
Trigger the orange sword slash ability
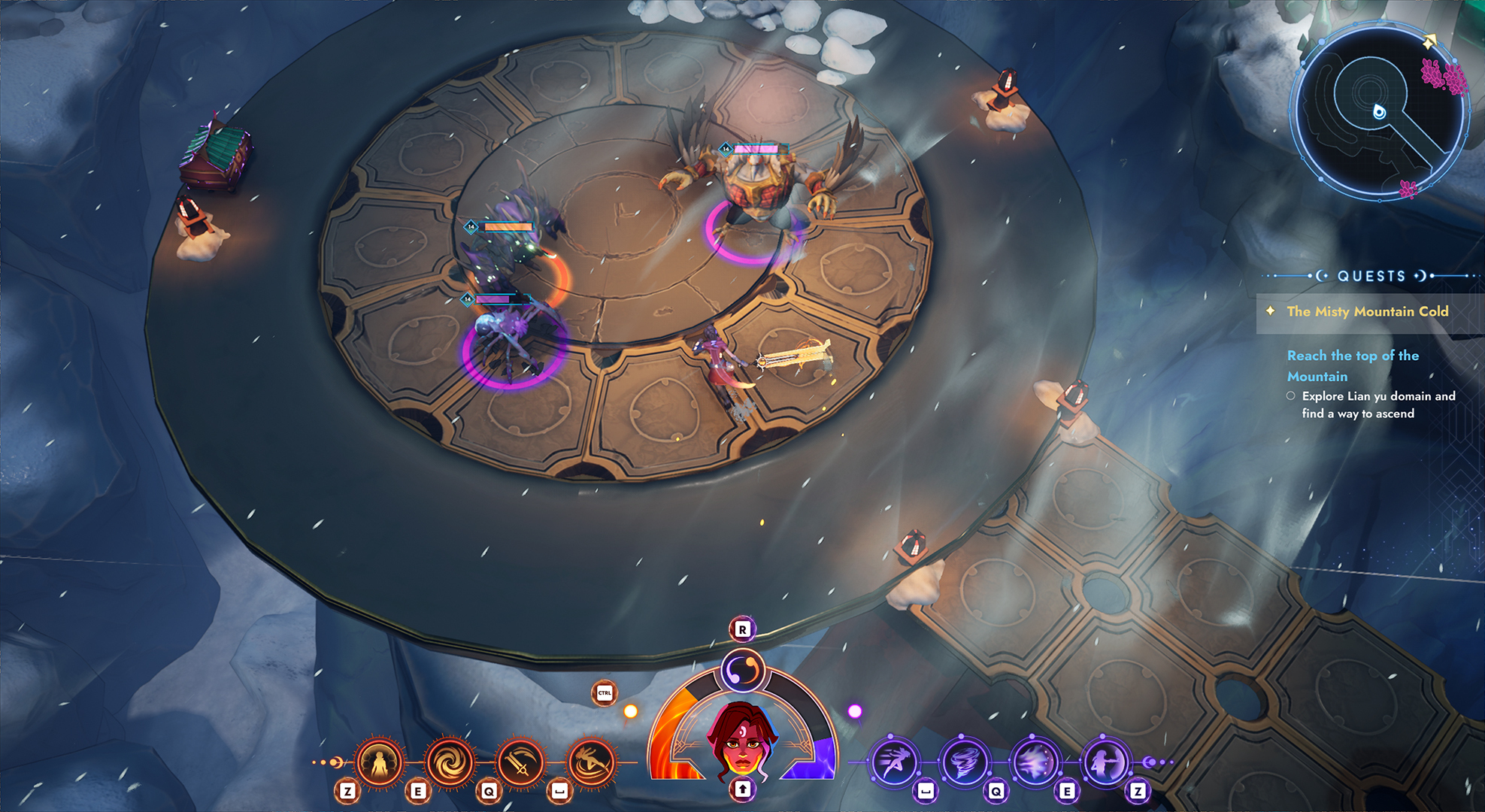(520, 762)
